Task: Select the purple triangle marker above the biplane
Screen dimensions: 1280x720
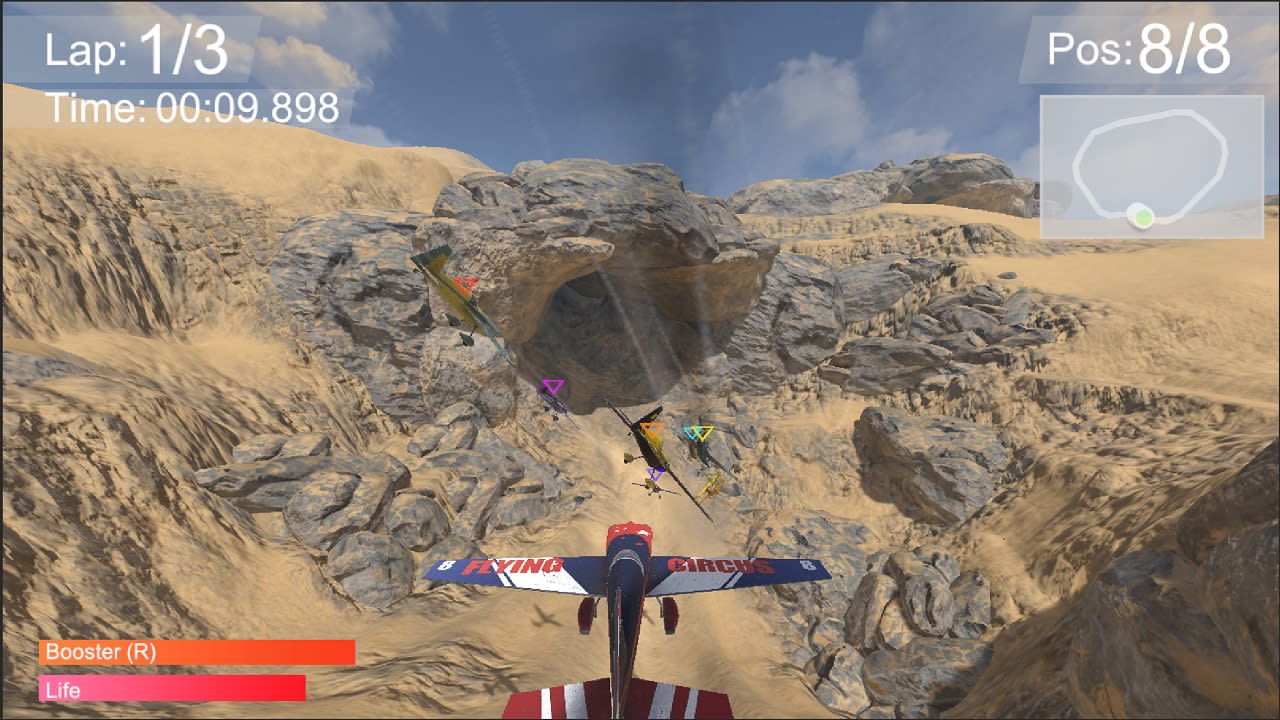Action: tap(654, 474)
